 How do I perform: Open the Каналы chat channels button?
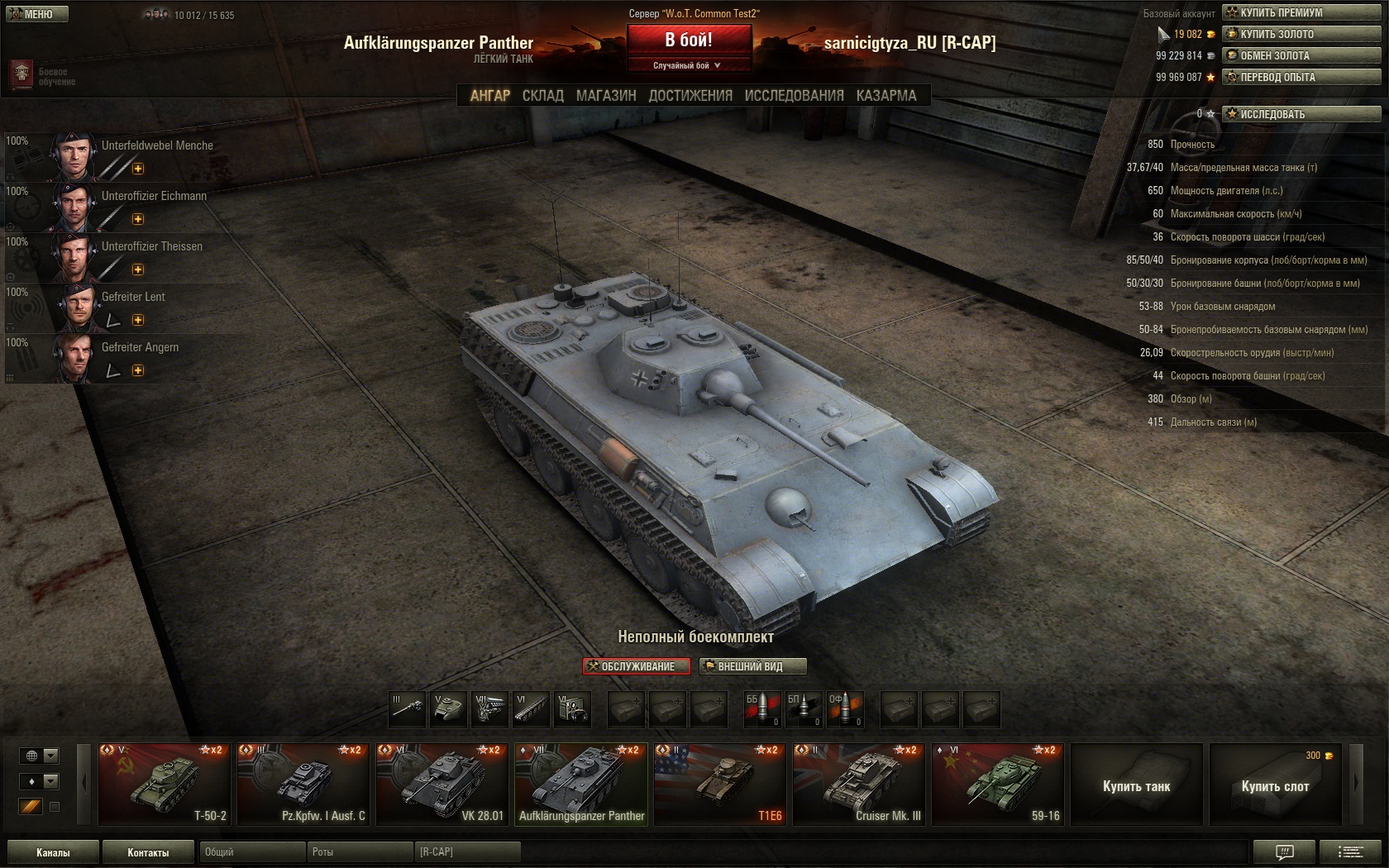click(53, 852)
